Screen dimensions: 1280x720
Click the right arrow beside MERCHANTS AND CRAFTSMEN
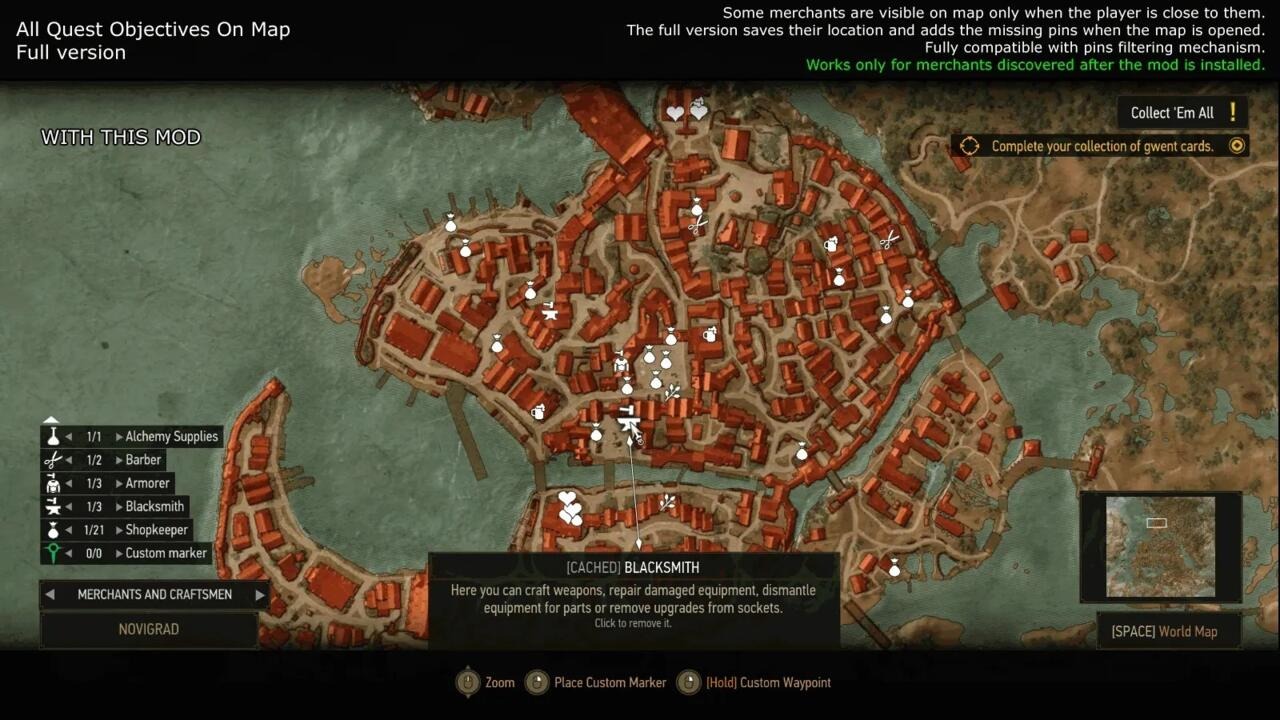point(258,594)
